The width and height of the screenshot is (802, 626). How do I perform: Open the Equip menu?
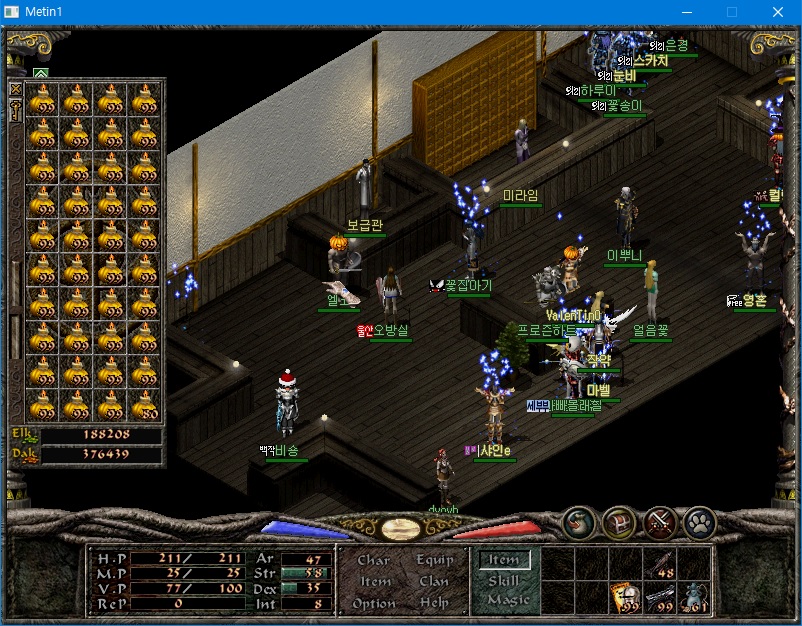tap(434, 561)
